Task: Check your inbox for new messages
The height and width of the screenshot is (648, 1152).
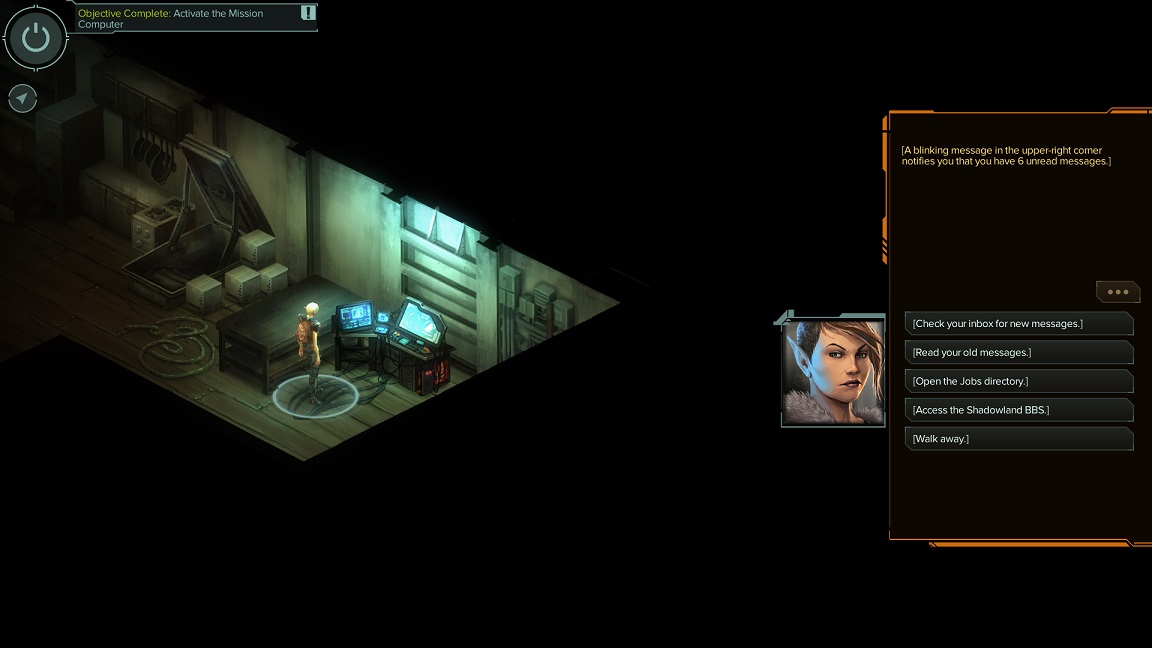Action: (1018, 324)
